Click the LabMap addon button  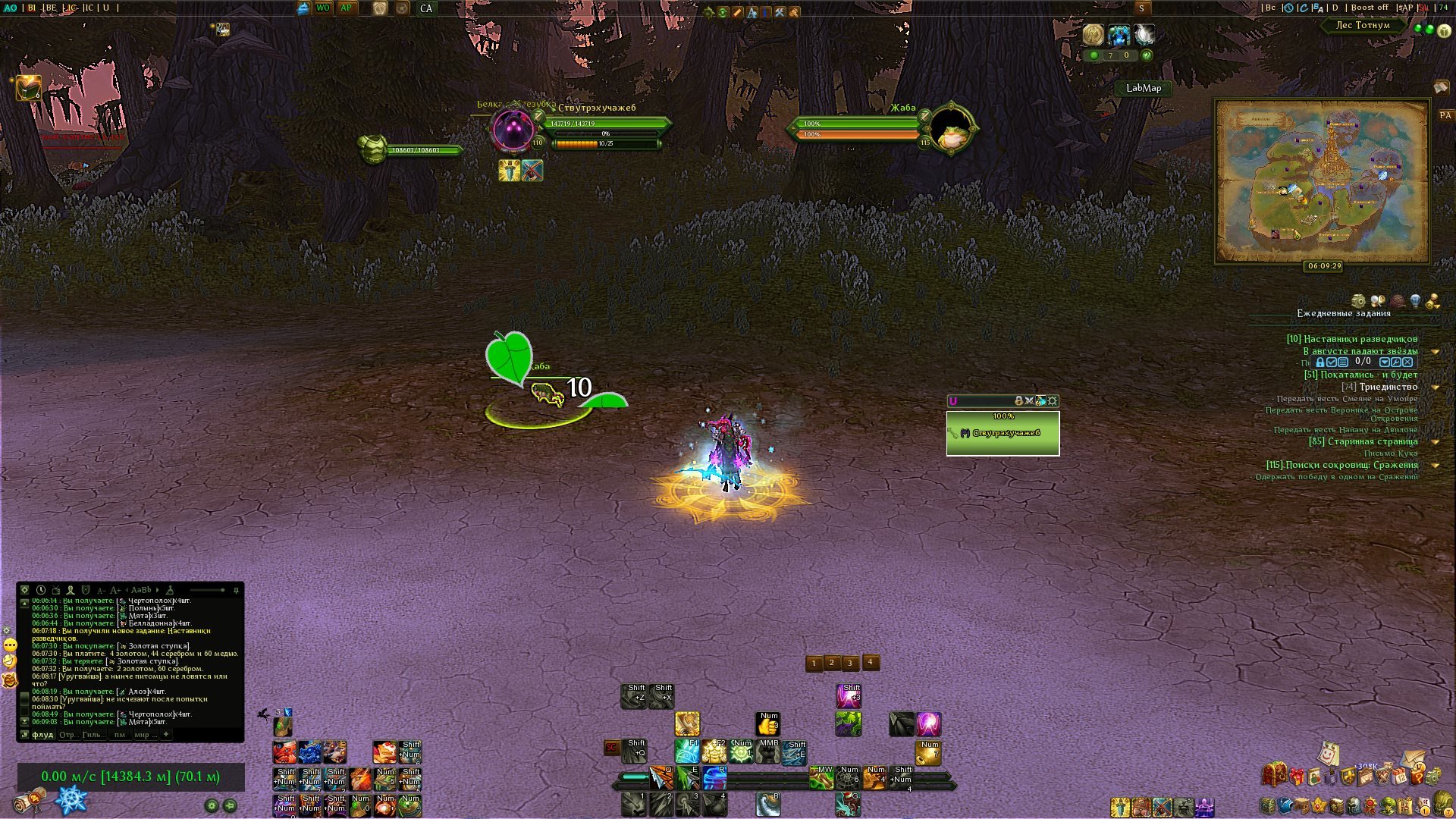coord(1143,88)
